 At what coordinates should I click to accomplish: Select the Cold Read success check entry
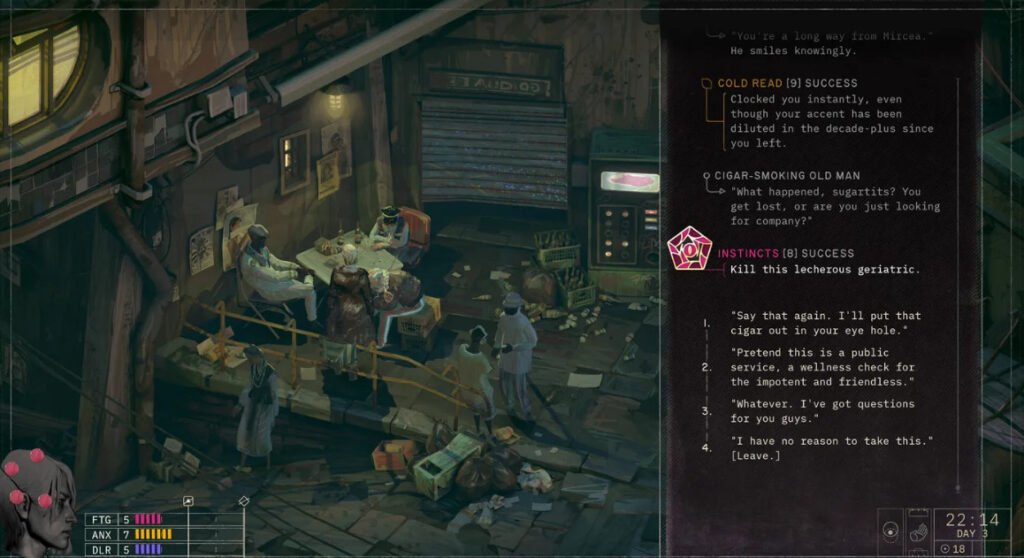click(787, 83)
